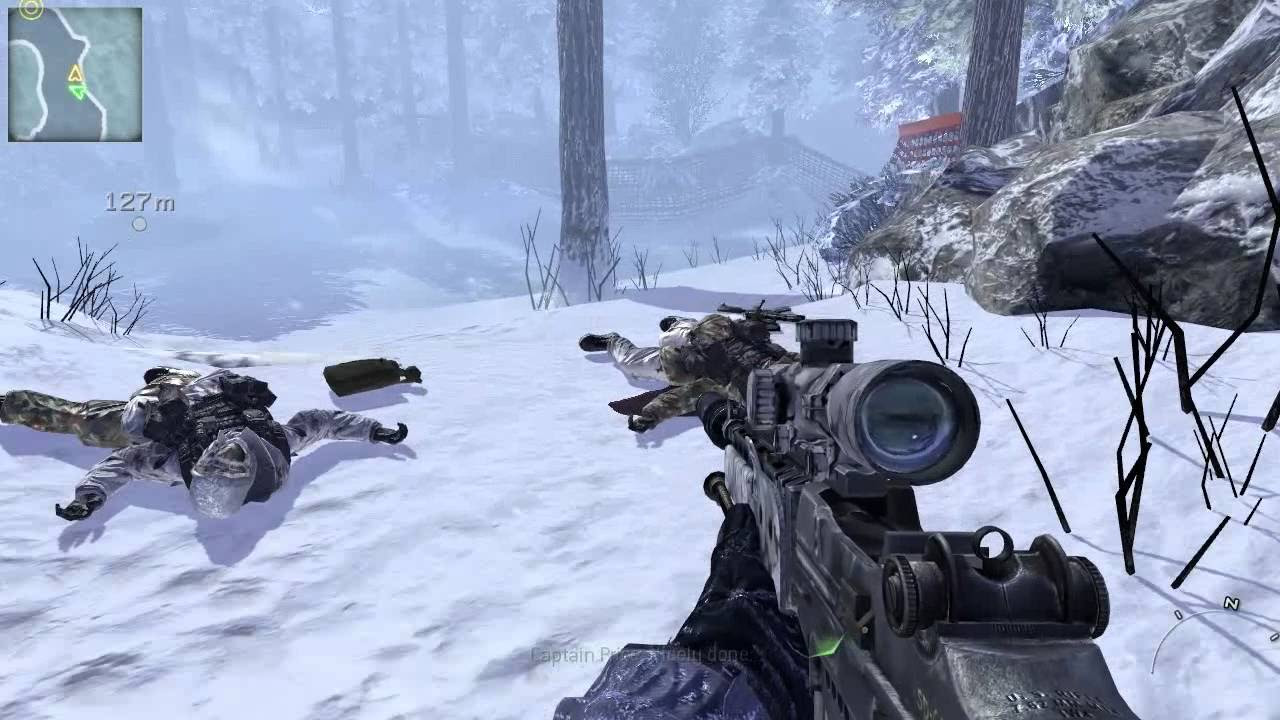Click the orange barrier fence in the background
Image resolution: width=1280 pixels, height=720 pixels.
click(930, 120)
